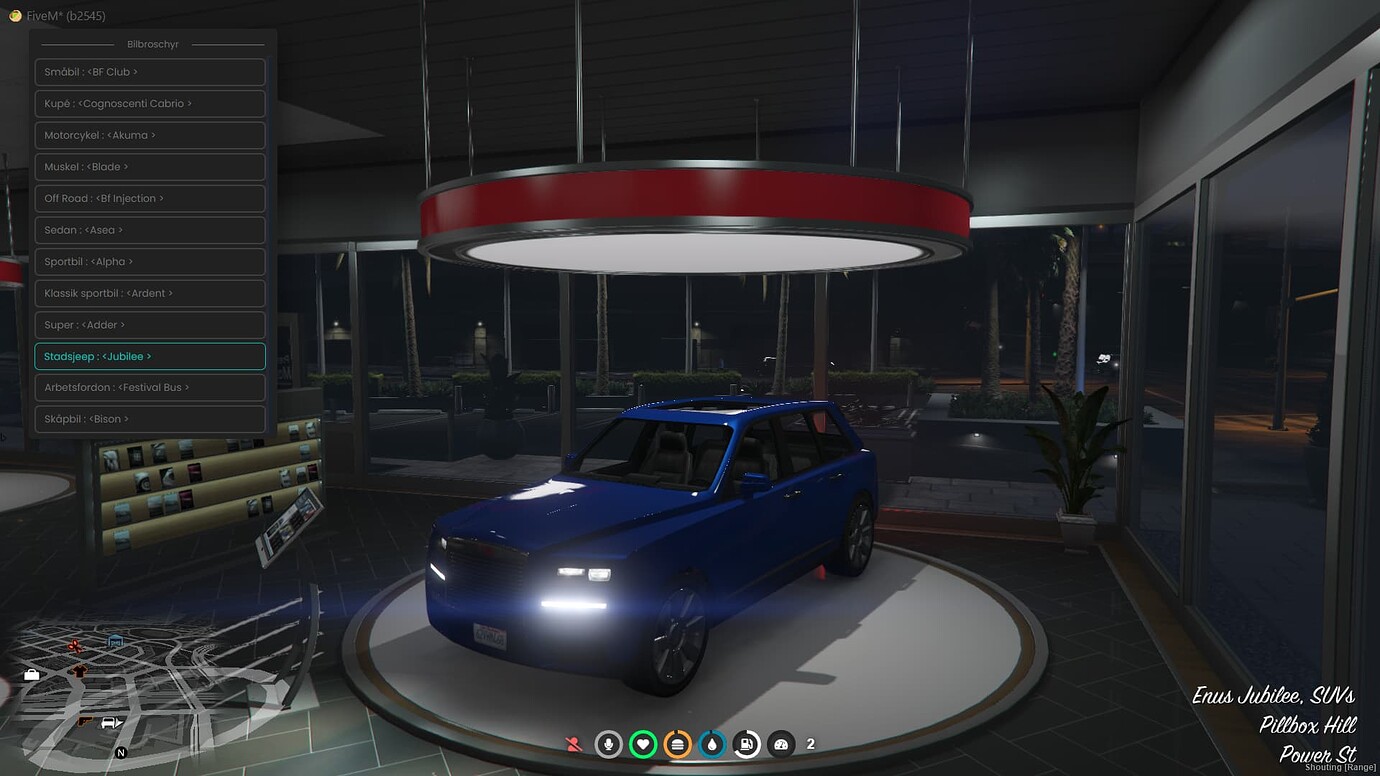Click the muted microphone voice icon

coord(609,744)
